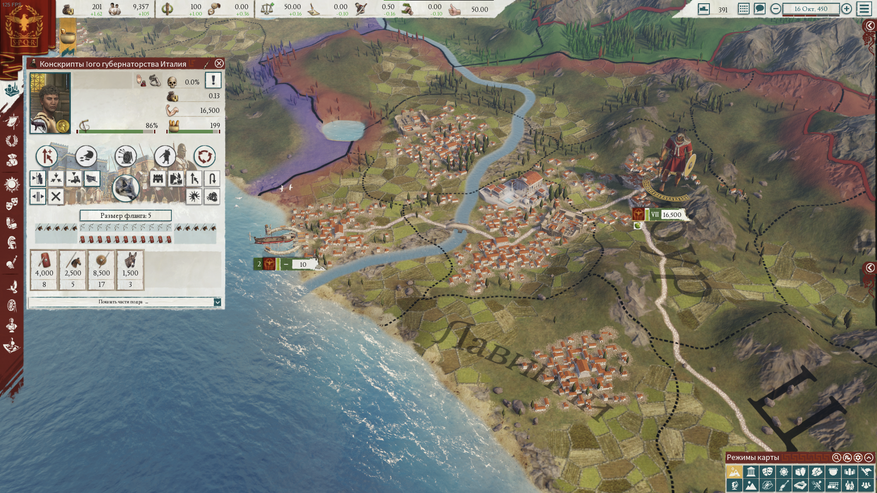Click the X-shaped army action button
The image size is (877, 493).
56,197
